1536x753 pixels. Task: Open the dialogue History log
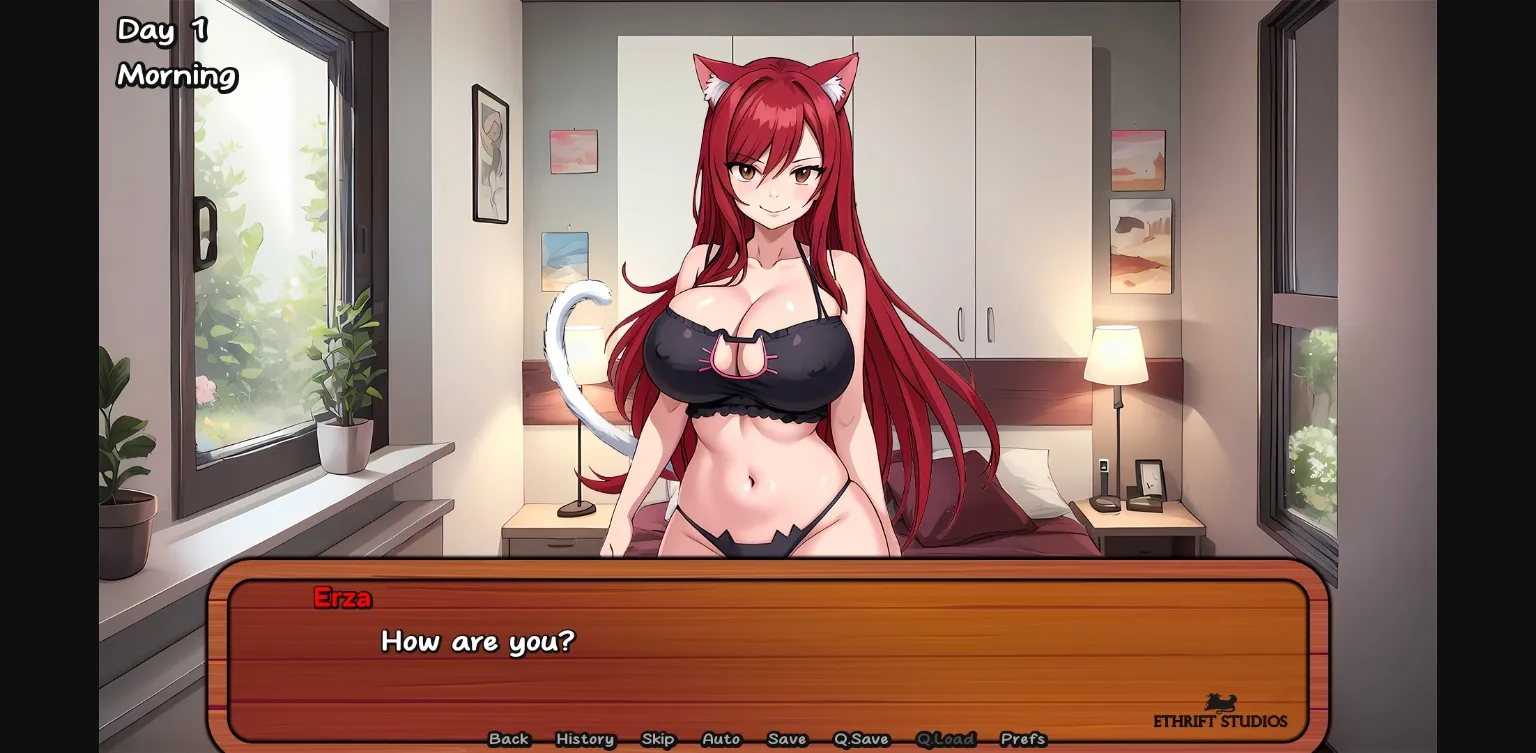pos(584,739)
